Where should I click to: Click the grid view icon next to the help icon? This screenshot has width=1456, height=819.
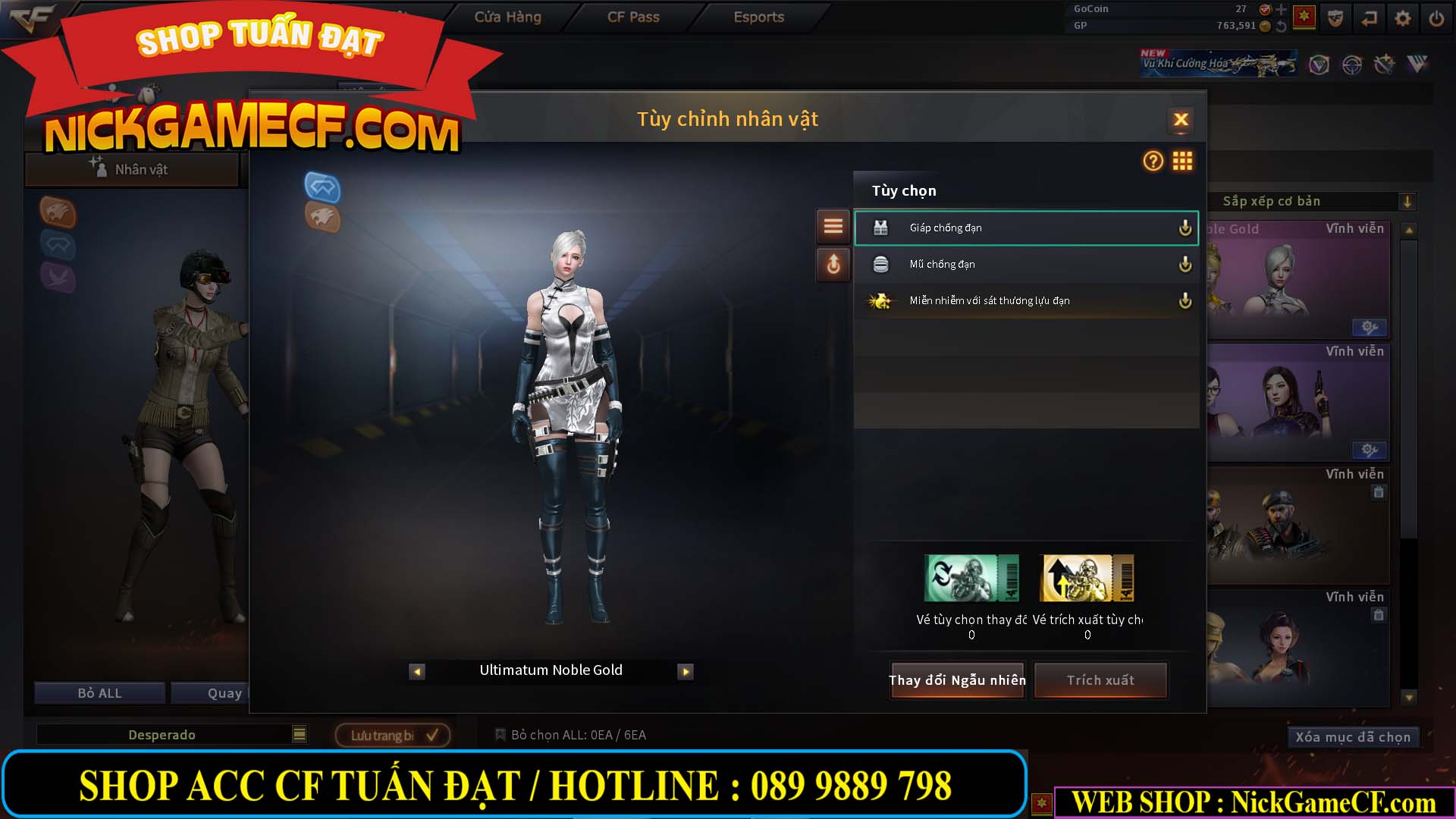(1182, 162)
